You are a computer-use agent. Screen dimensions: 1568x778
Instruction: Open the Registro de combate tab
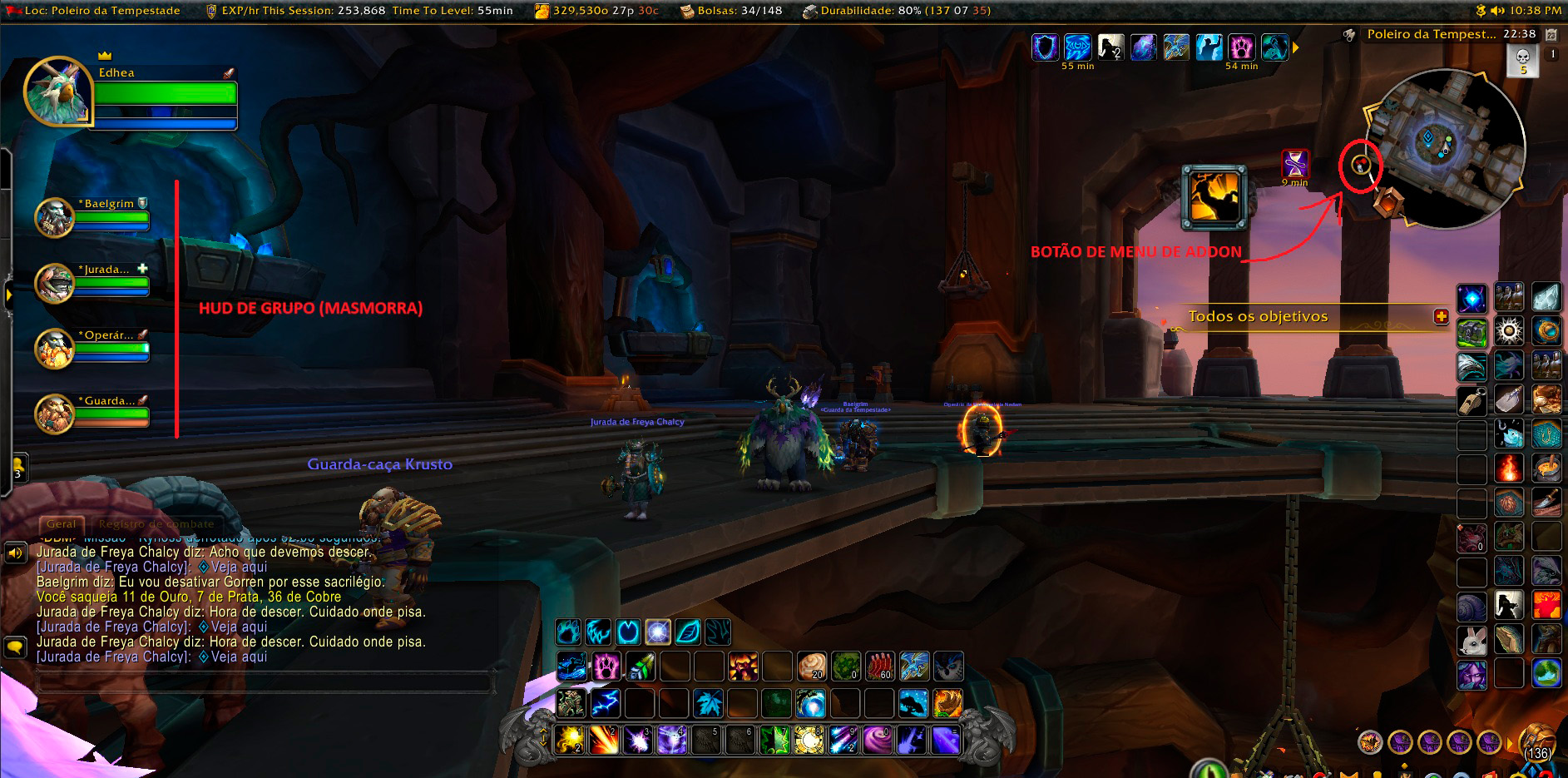click(x=156, y=524)
